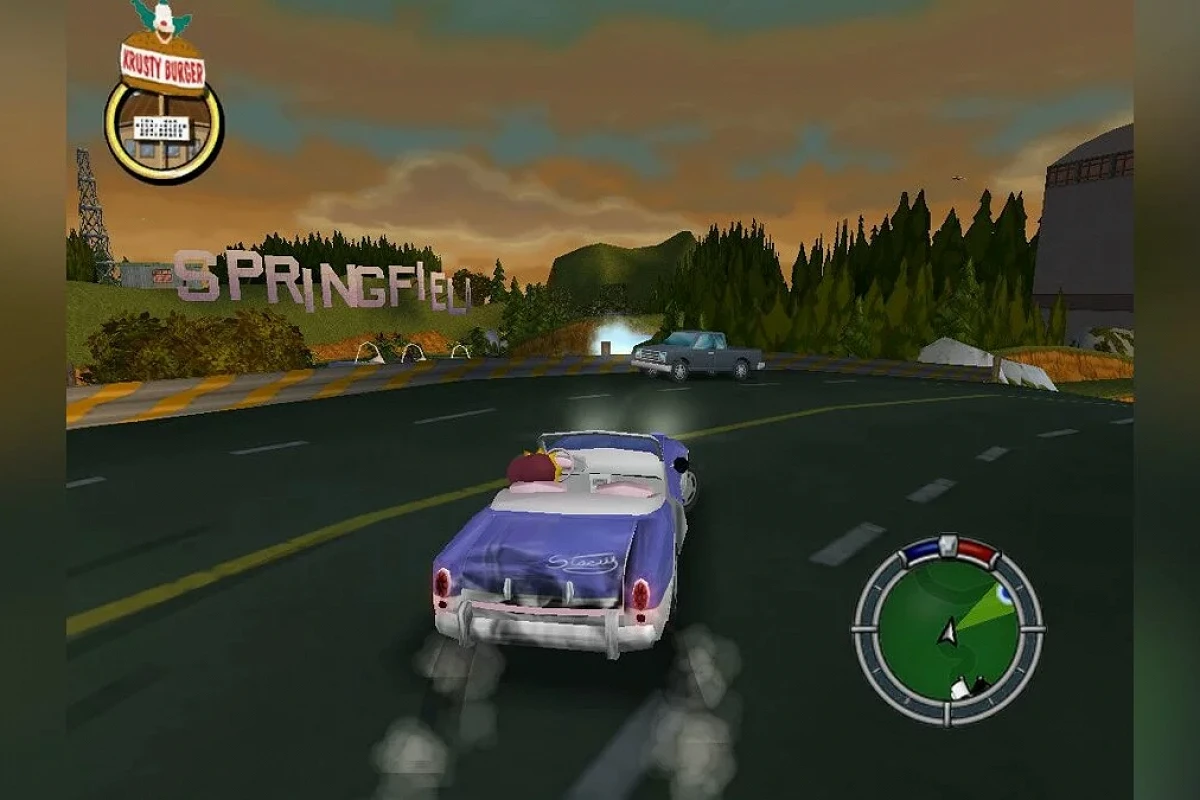
Task: Select the hit-and-run meter atop the radar
Action: (947, 549)
